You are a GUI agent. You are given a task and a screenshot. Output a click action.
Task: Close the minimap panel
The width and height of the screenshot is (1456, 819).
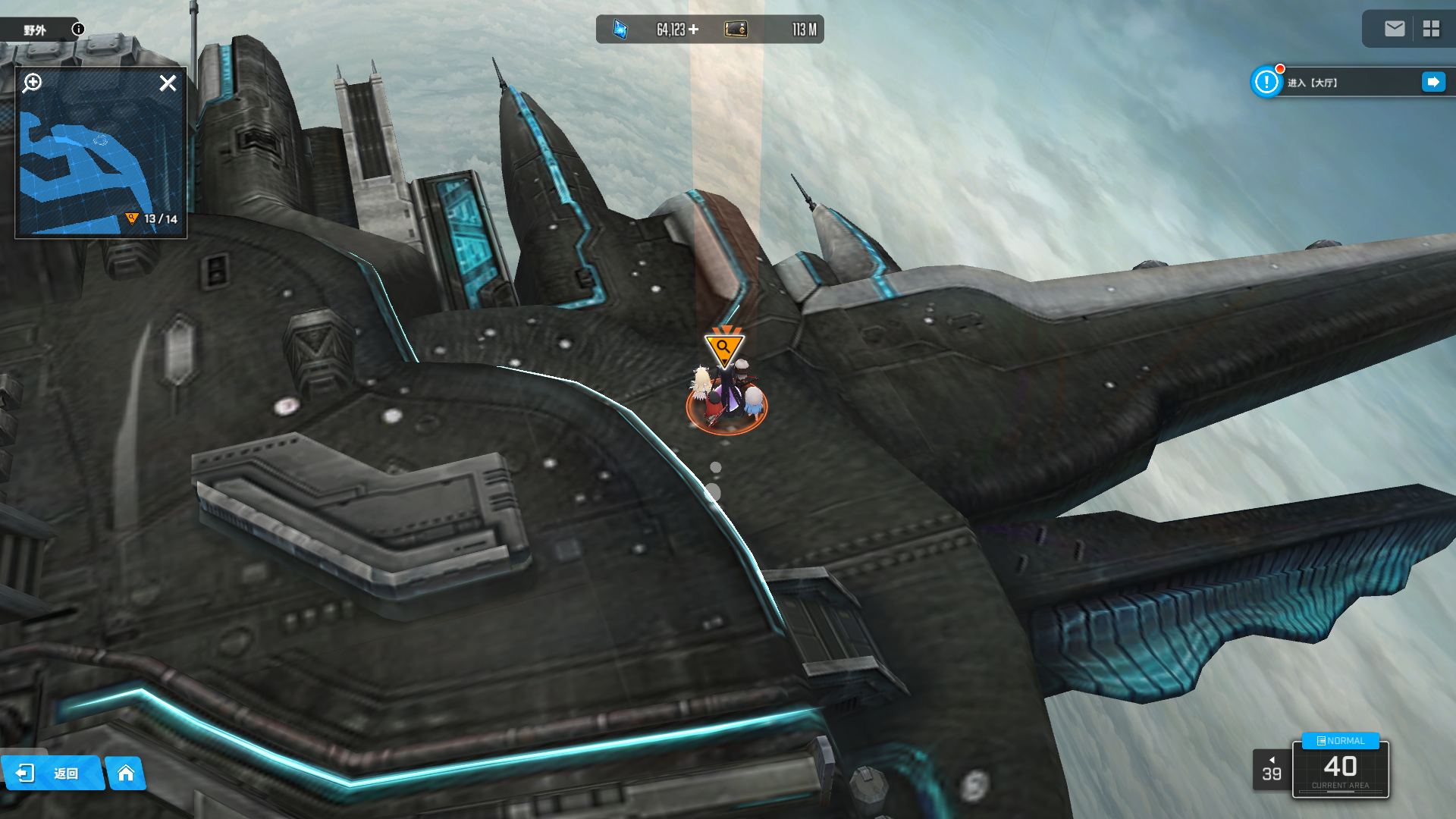pos(168,83)
